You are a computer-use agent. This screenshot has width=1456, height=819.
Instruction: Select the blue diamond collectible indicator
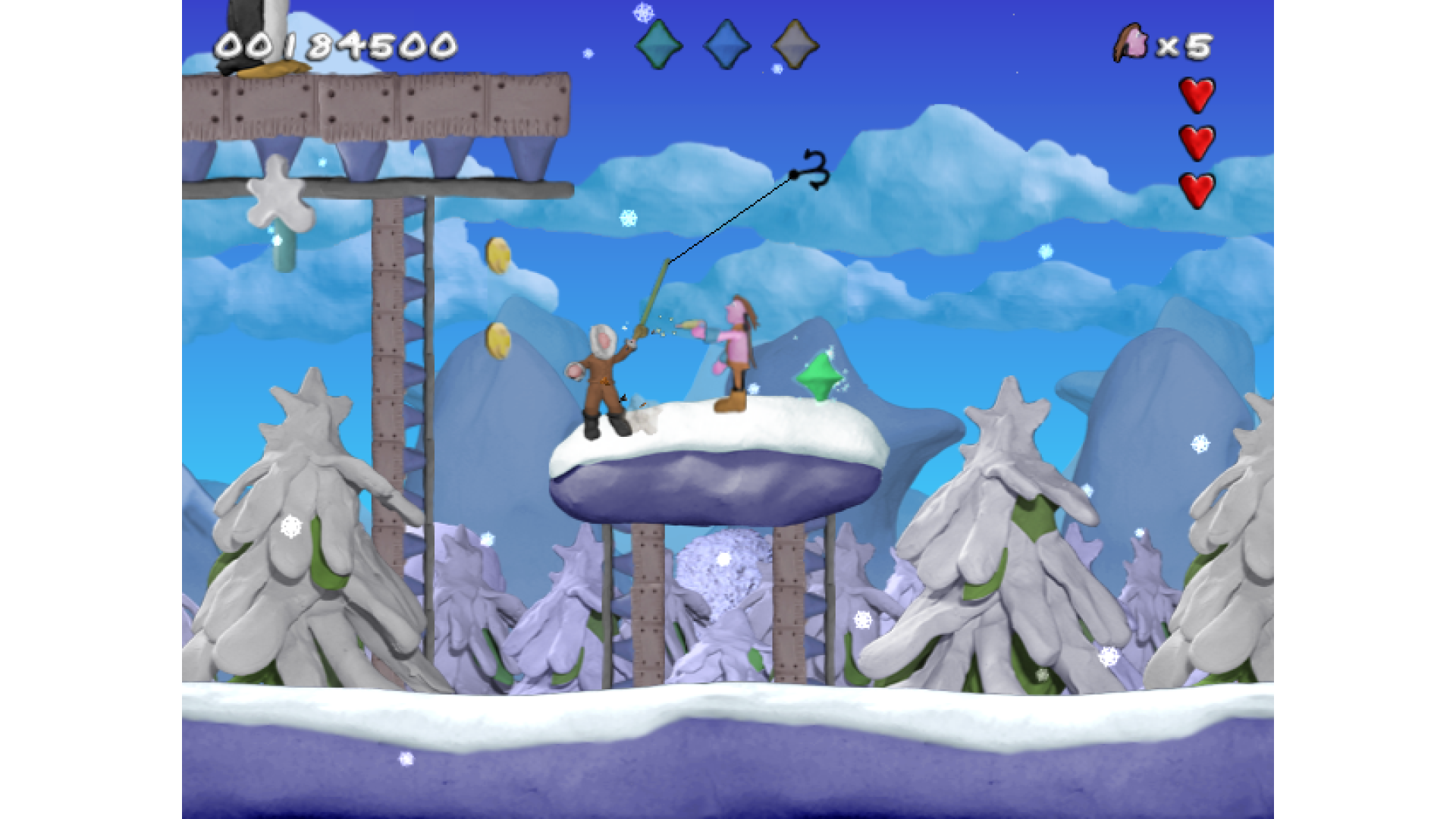(726, 45)
